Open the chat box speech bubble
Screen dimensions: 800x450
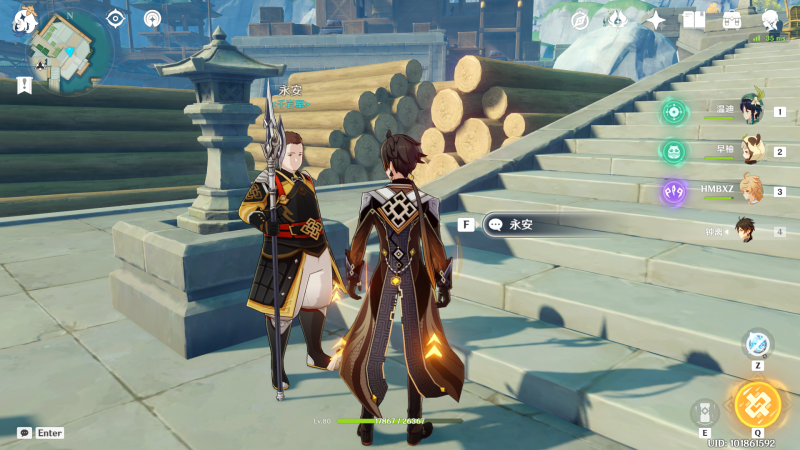[x=24, y=433]
